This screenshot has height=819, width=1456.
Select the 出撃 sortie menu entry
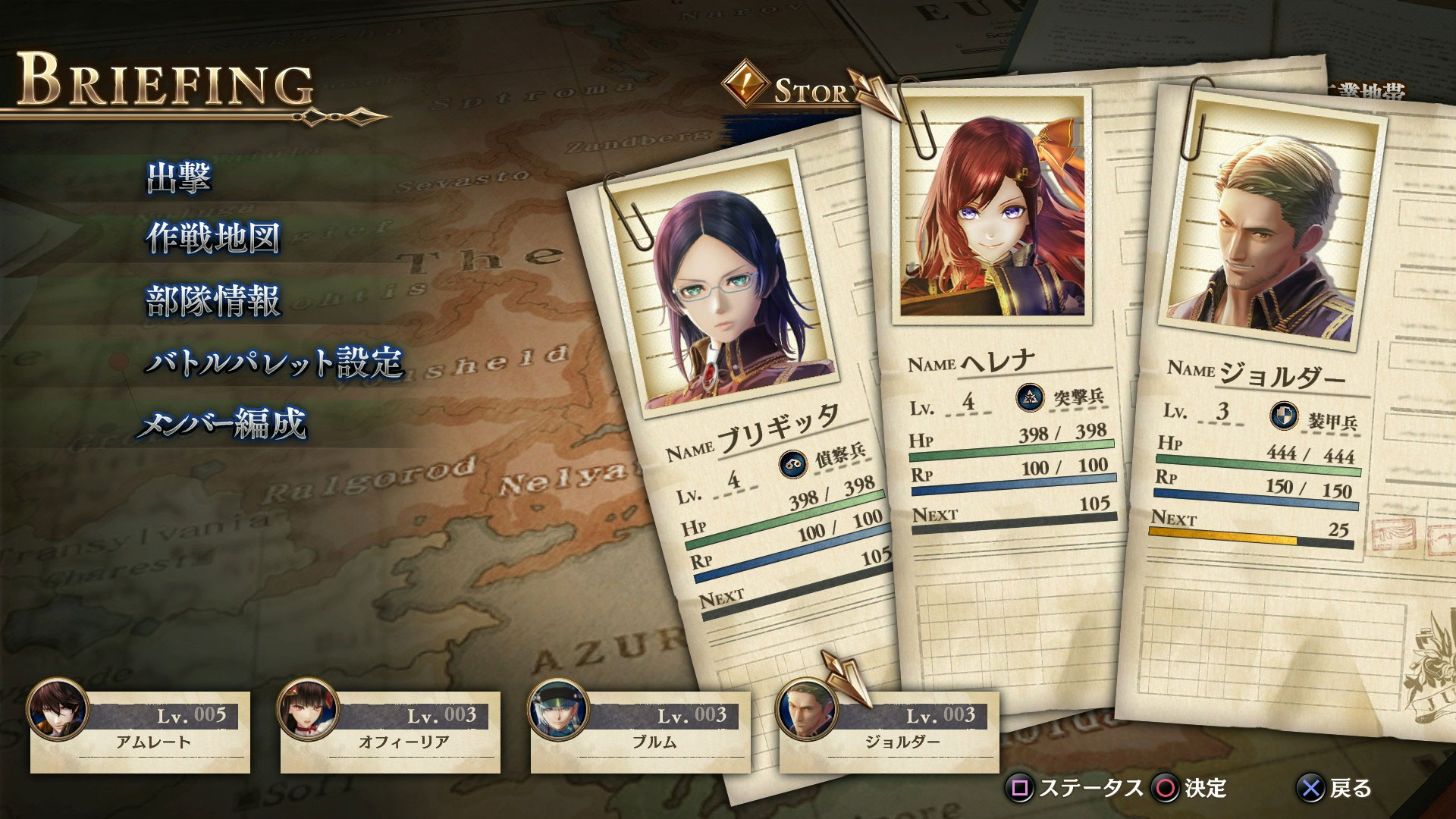pyautogui.click(x=179, y=177)
